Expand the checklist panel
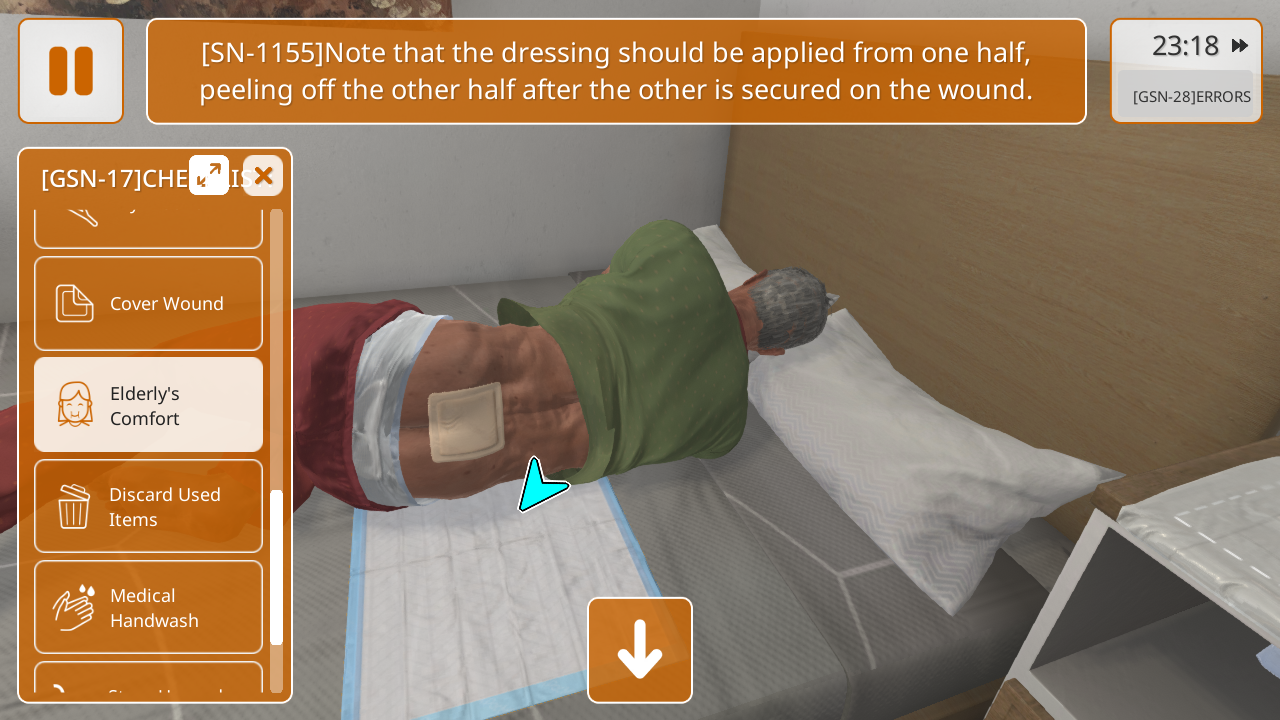 click(209, 175)
